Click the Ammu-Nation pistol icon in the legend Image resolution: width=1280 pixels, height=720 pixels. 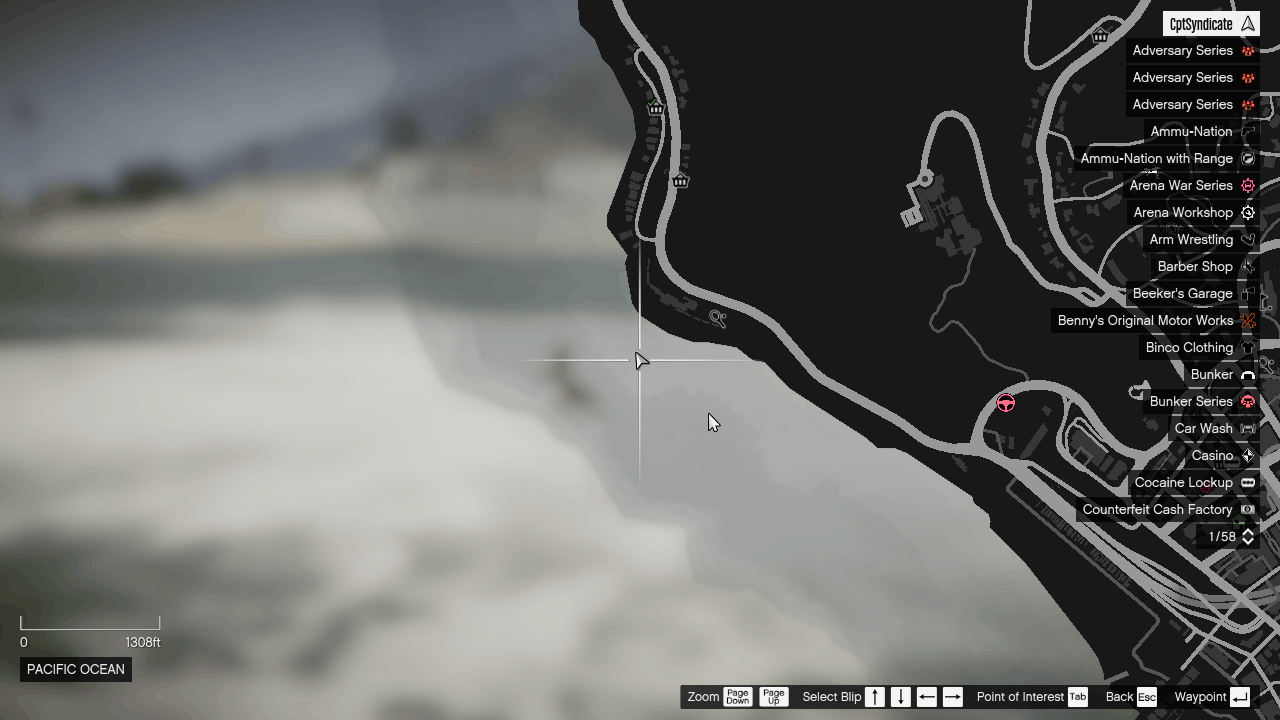pos(1247,131)
